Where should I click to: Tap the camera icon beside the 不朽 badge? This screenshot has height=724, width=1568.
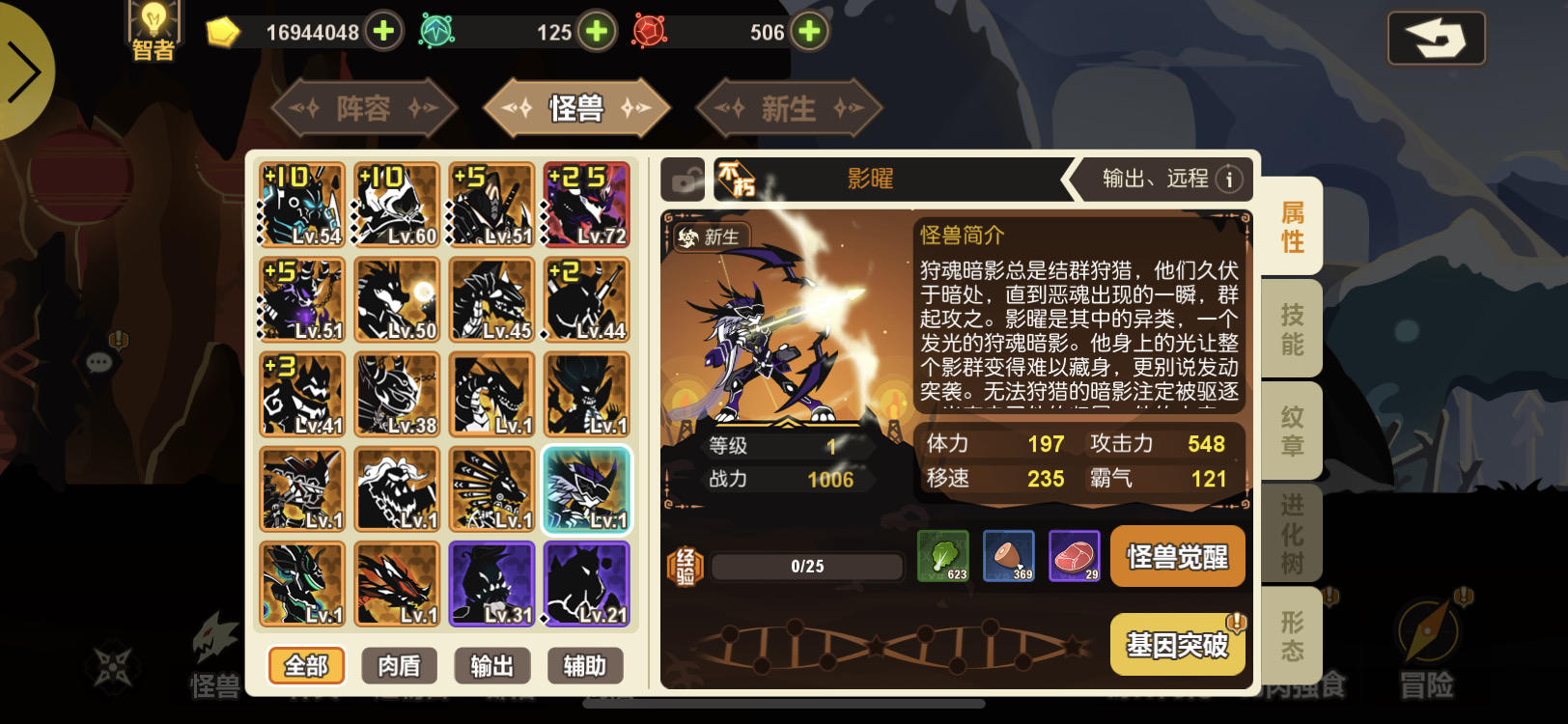(684, 180)
